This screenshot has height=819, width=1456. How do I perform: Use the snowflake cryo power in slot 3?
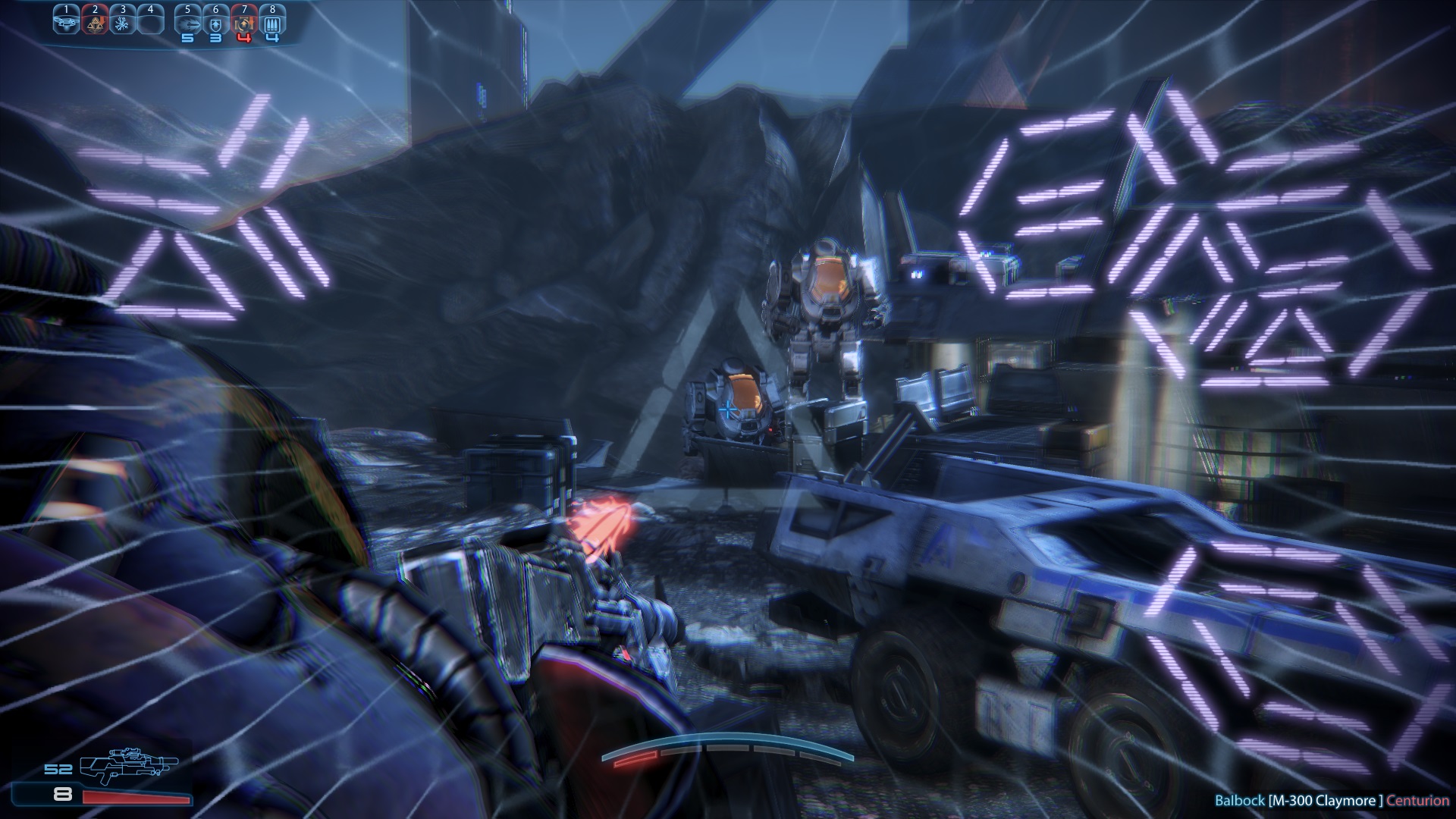click(122, 23)
